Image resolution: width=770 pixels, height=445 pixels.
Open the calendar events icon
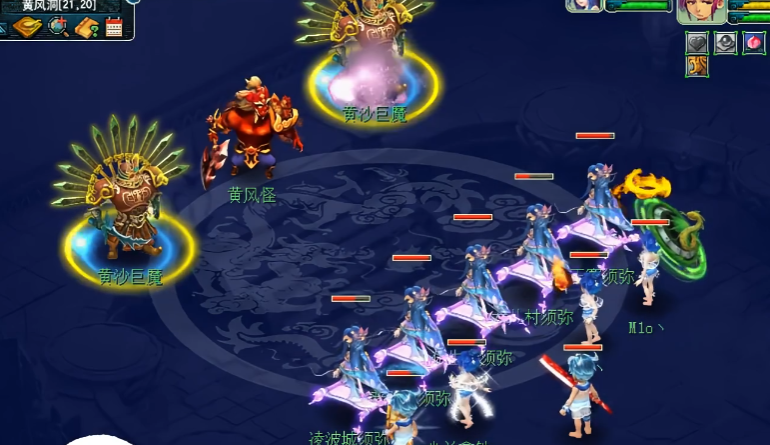(113, 27)
